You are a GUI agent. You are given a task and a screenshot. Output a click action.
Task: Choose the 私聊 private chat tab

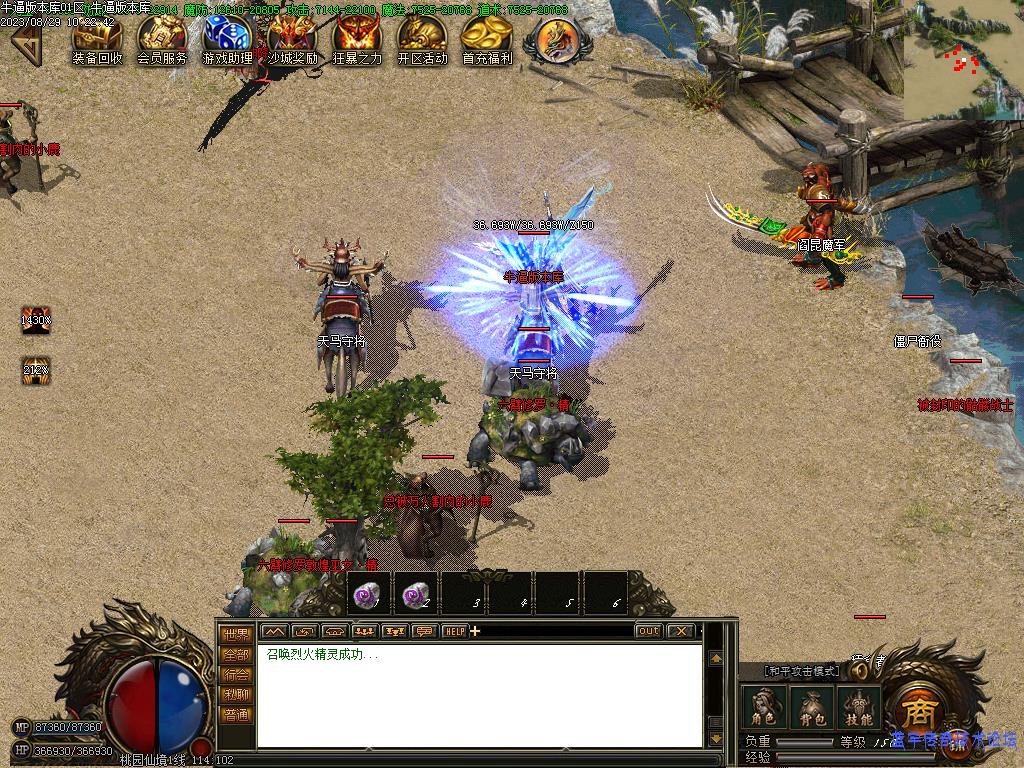(x=237, y=694)
